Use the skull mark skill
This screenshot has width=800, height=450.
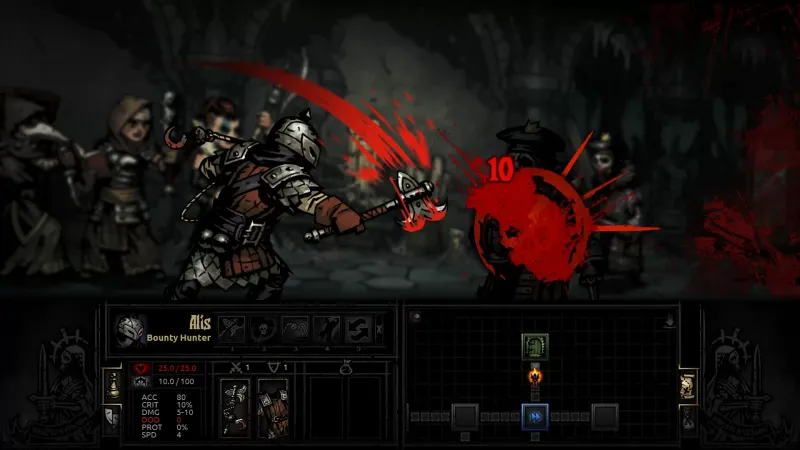pyautogui.click(x=265, y=329)
